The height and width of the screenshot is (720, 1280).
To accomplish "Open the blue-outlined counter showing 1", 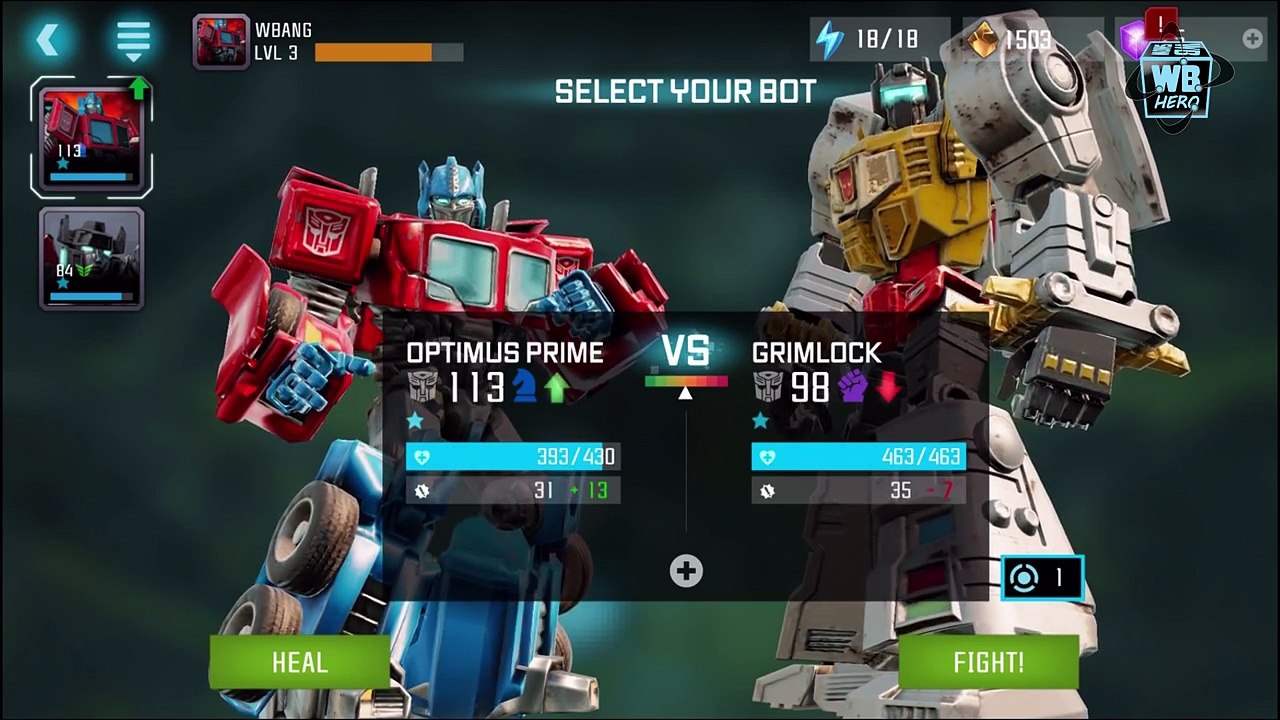I will [1042, 578].
